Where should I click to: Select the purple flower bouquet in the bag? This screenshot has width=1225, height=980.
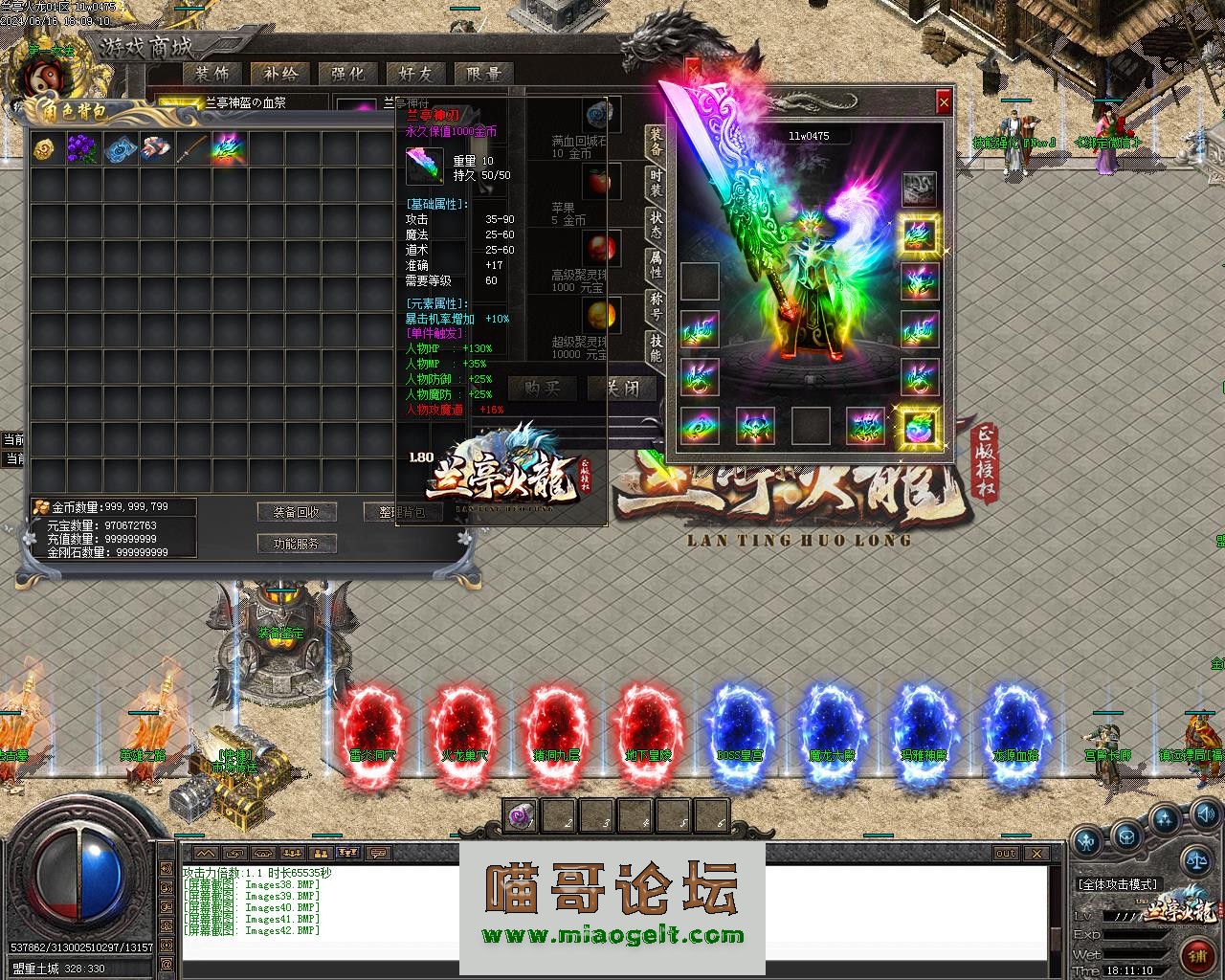83,148
